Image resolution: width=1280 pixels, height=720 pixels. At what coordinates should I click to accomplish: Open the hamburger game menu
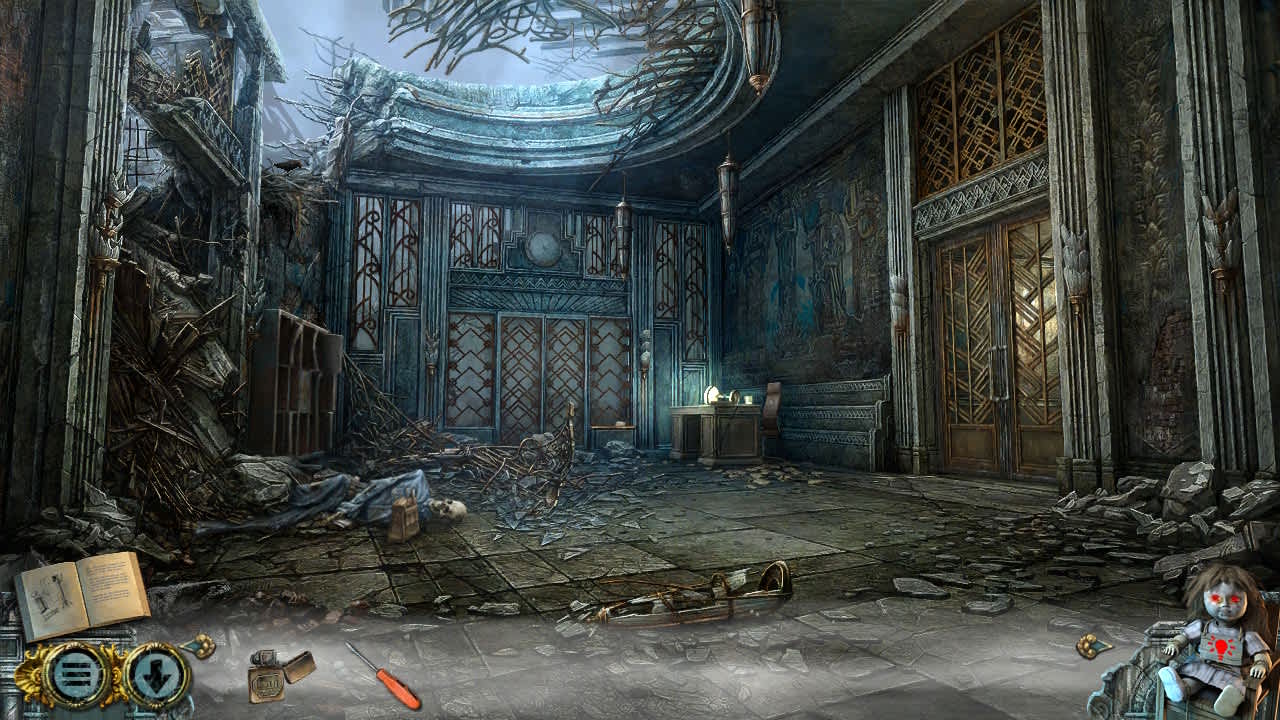click(x=75, y=675)
